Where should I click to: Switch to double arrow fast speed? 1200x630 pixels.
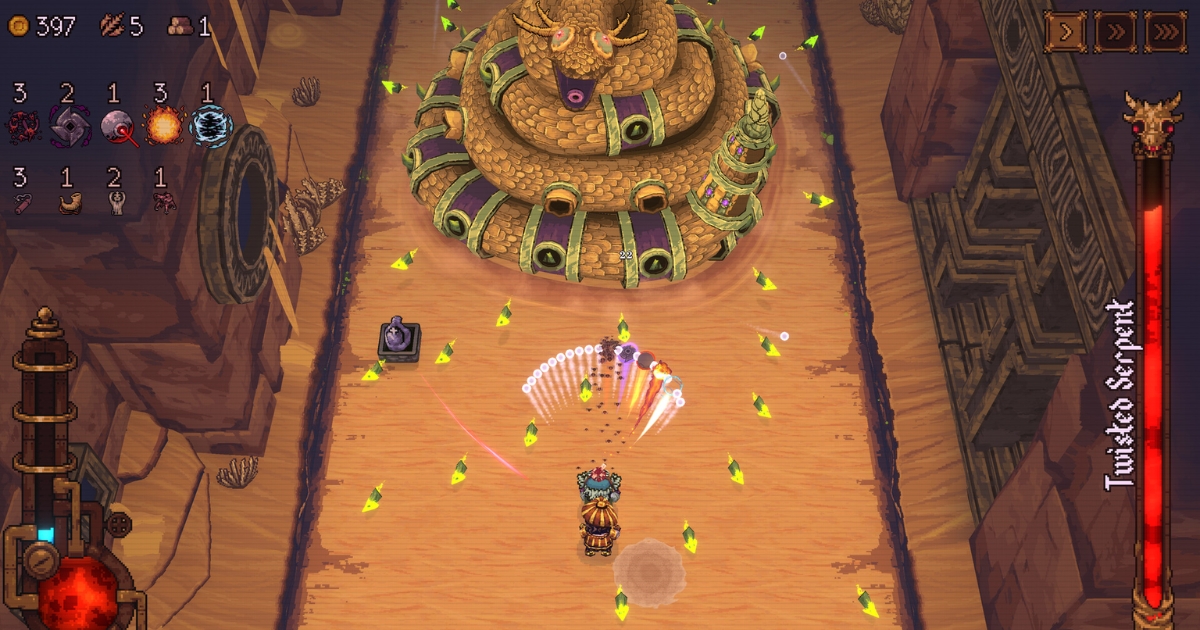pos(1115,32)
